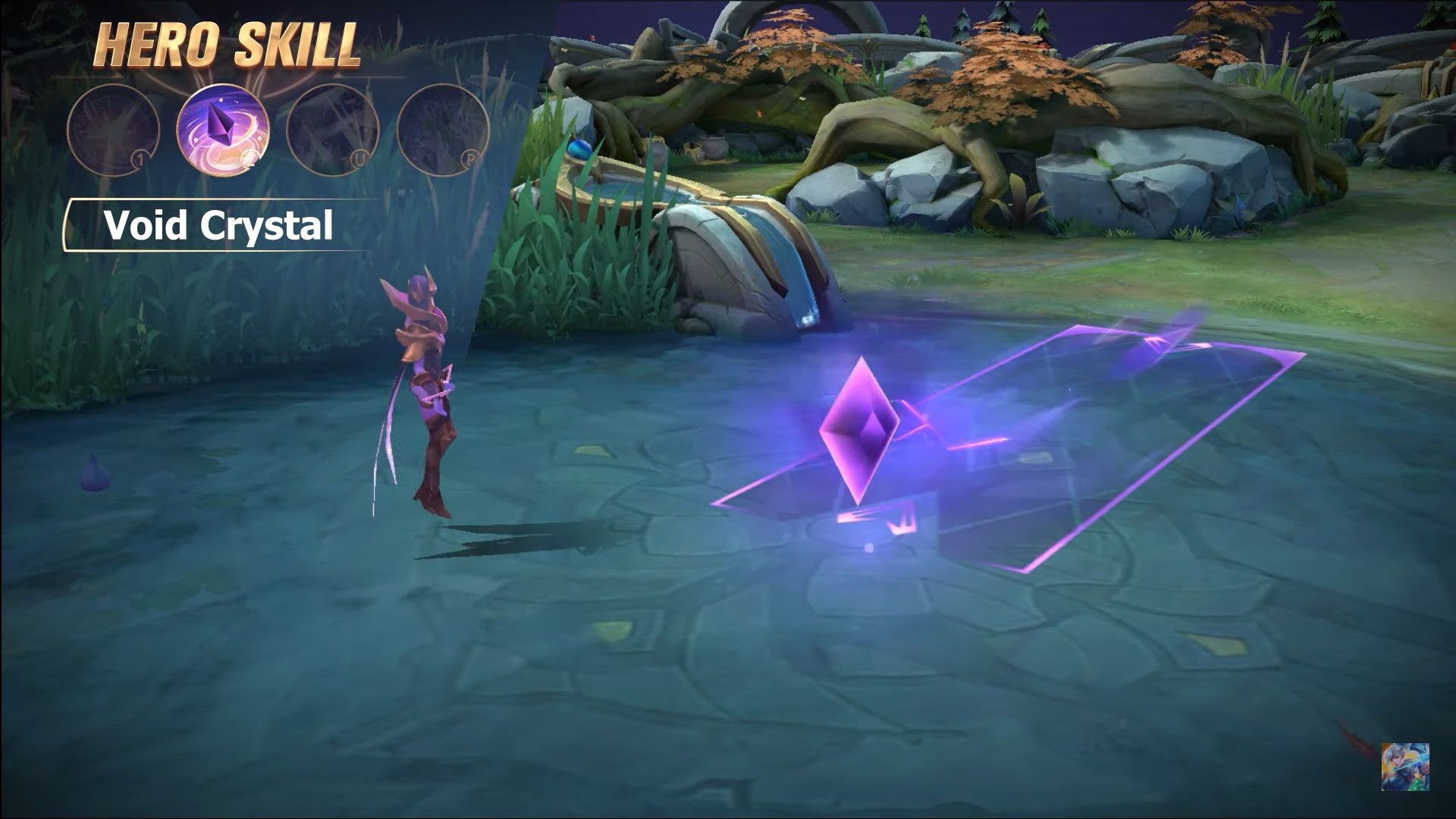Click the level-up badge on Void Crystal skill
This screenshot has height=819, width=1456.
click(248, 158)
